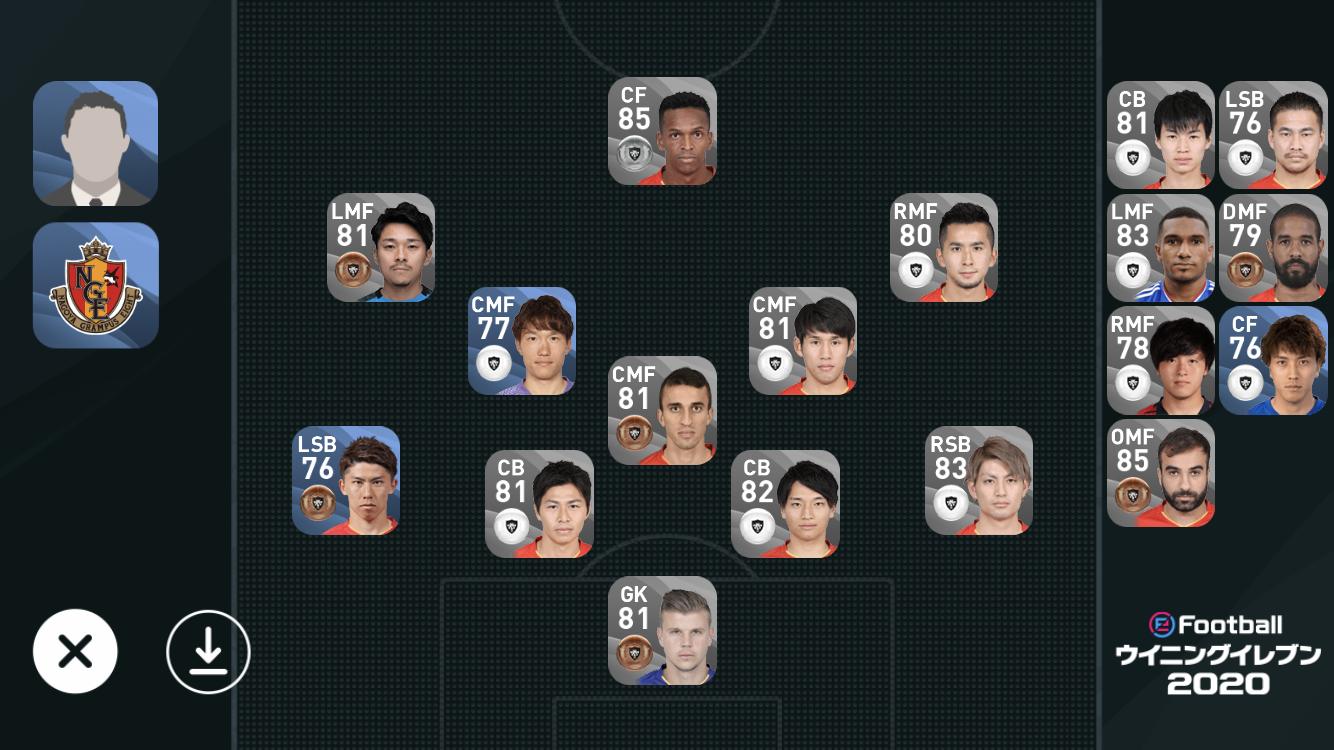Select the Nagoya Grampus club emblem
The image size is (1334, 750).
pyautogui.click(x=96, y=285)
